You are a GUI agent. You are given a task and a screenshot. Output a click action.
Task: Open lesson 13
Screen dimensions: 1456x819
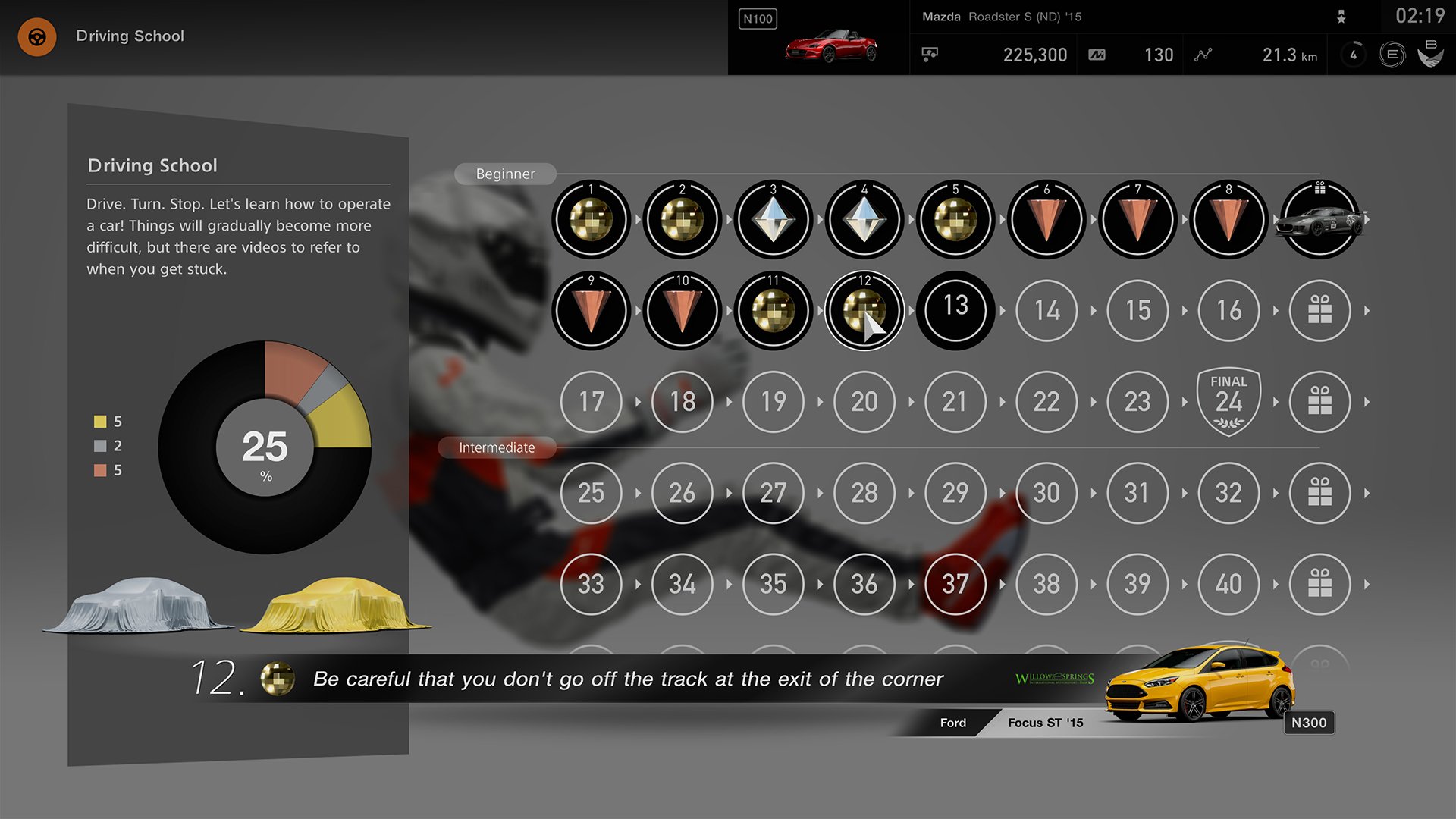tap(955, 311)
